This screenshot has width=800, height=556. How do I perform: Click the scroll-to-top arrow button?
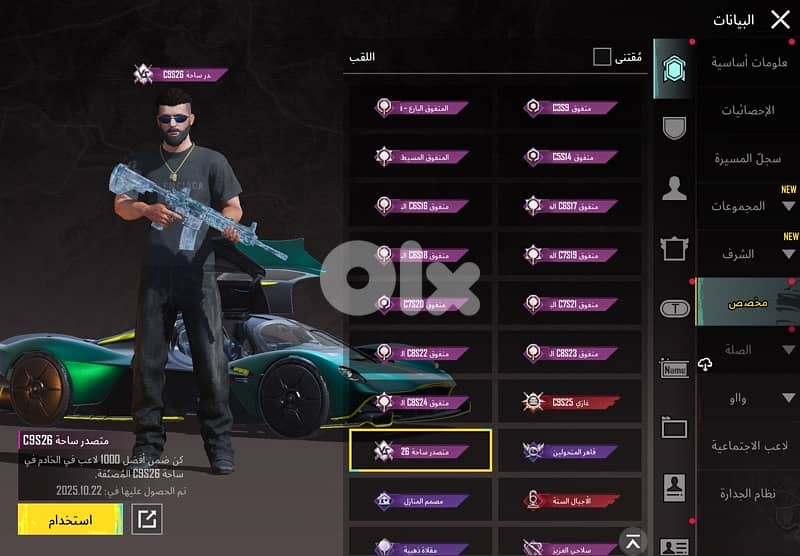(632, 541)
